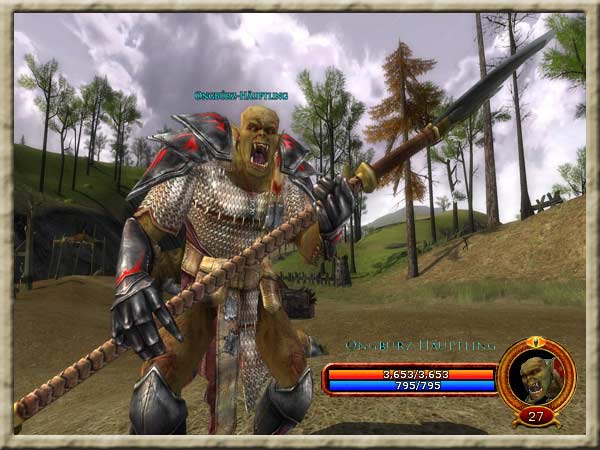600x450 pixels.
Task: Select the floating Ongbúrz-Häuptling nameplate above the orc
Action: (x=241, y=96)
